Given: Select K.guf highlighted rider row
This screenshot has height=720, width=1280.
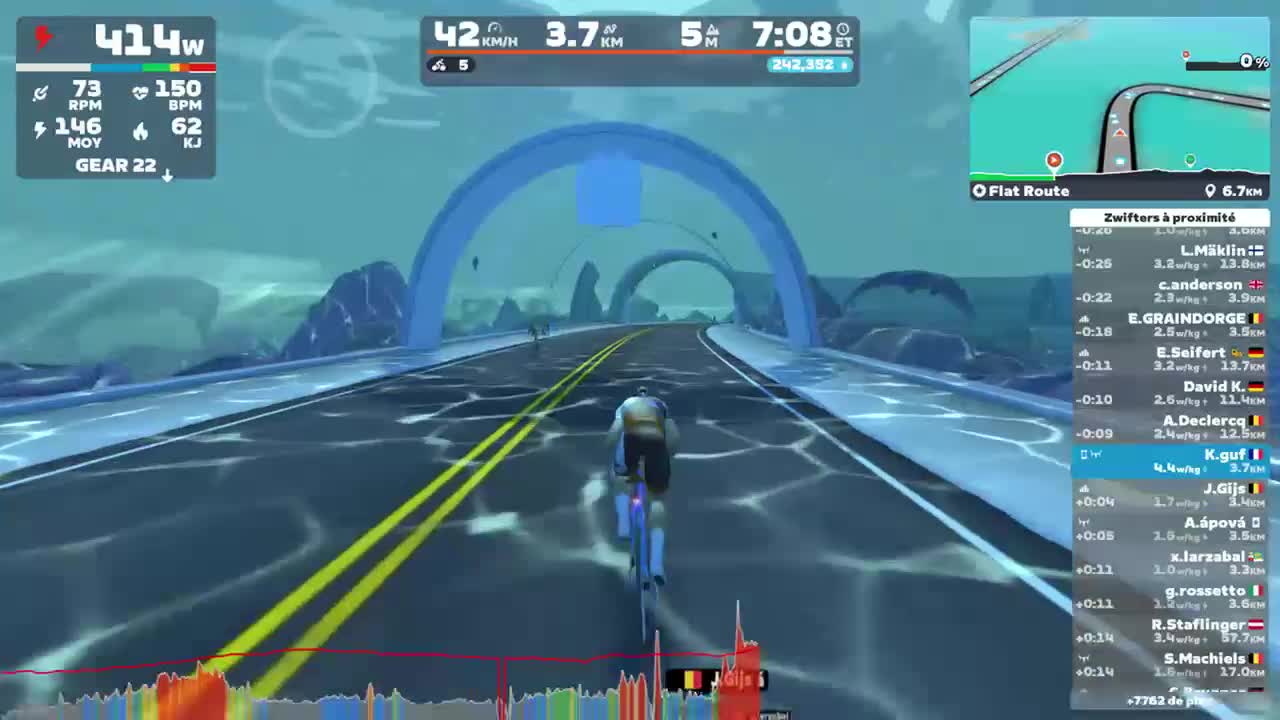Looking at the screenshot, I should 1170,460.
